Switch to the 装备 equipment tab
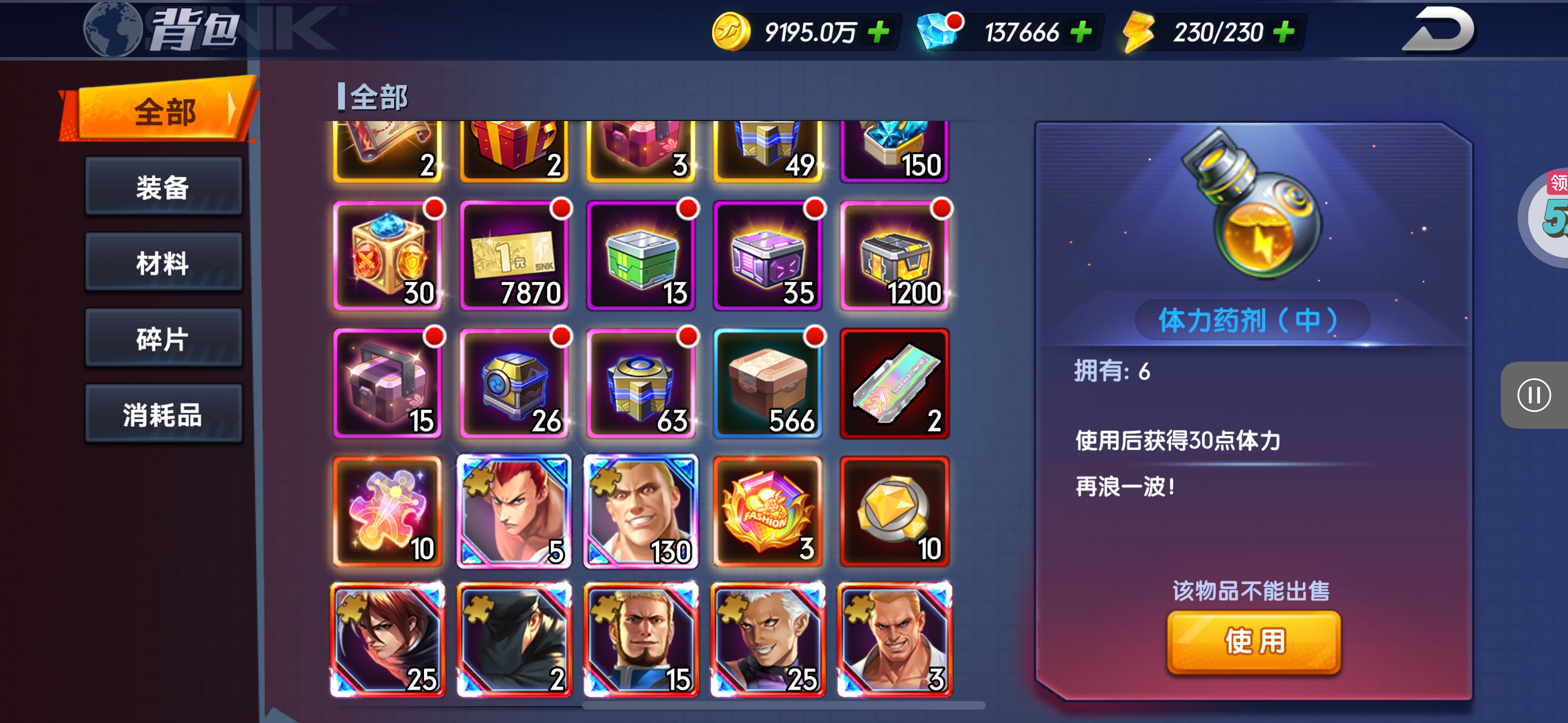 (x=163, y=187)
